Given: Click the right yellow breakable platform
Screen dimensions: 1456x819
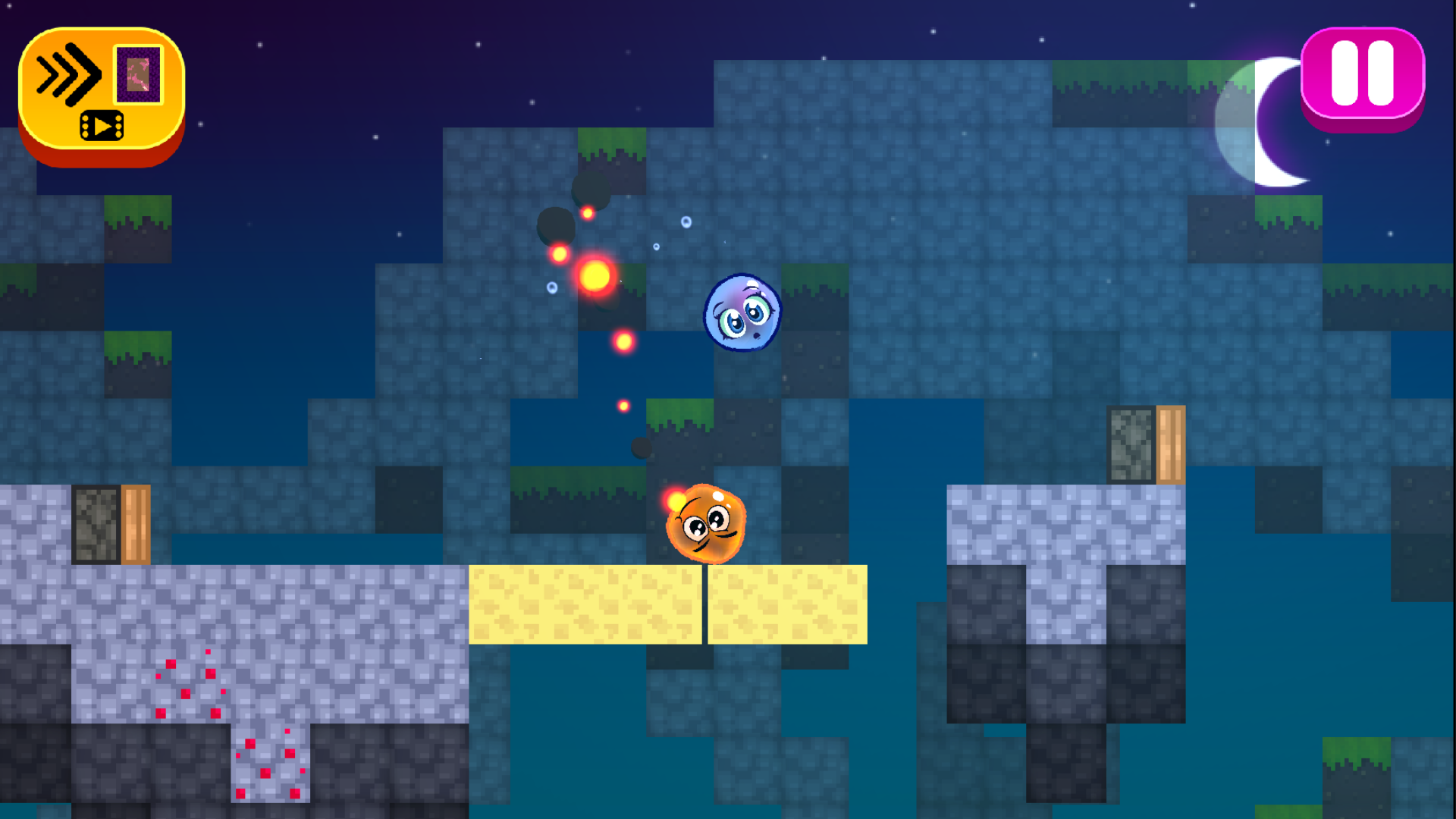Looking at the screenshot, I should point(789,605).
